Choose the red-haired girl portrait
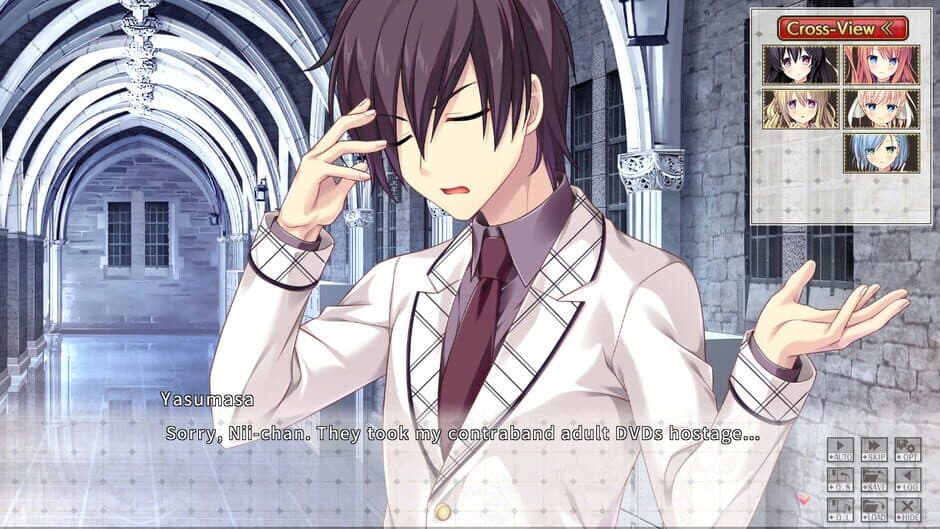The height and width of the screenshot is (529, 940). tap(881, 64)
